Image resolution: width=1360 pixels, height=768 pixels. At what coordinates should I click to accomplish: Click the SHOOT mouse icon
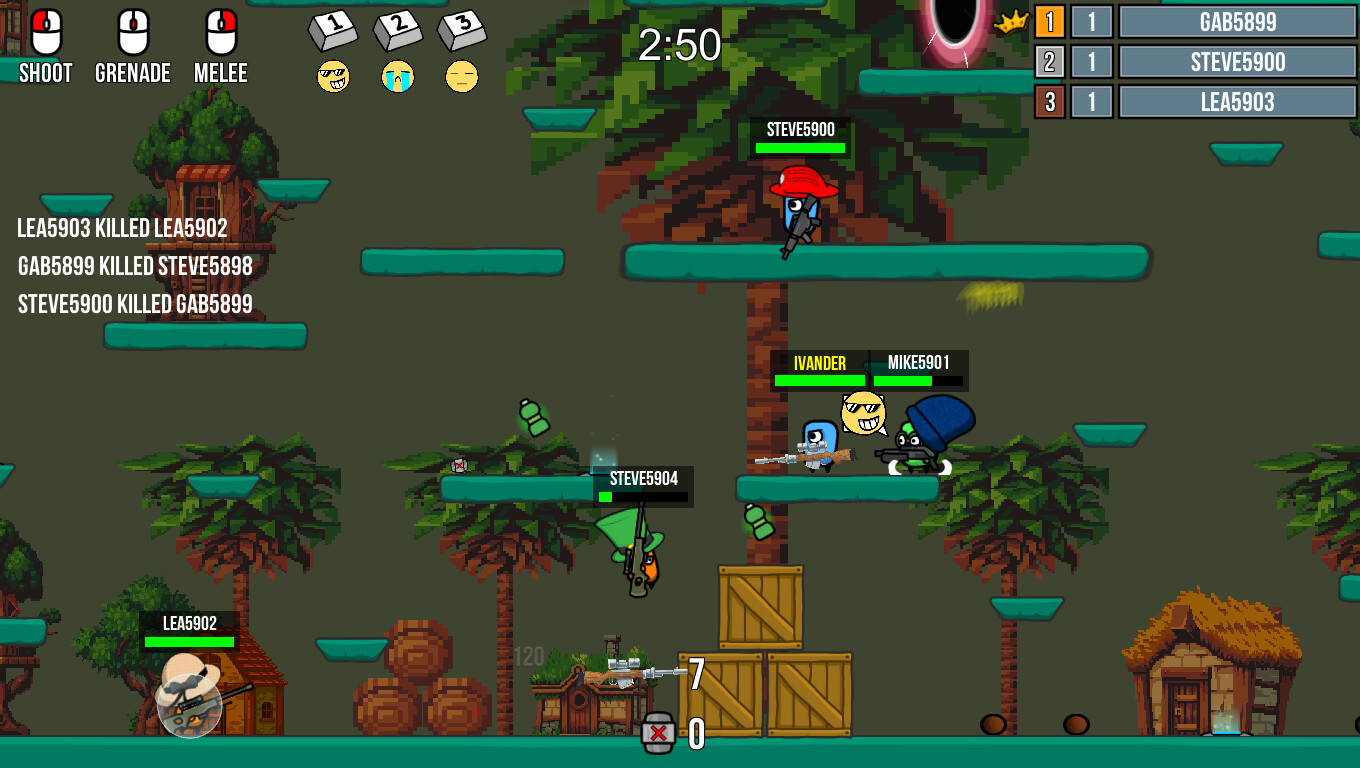pos(44,30)
